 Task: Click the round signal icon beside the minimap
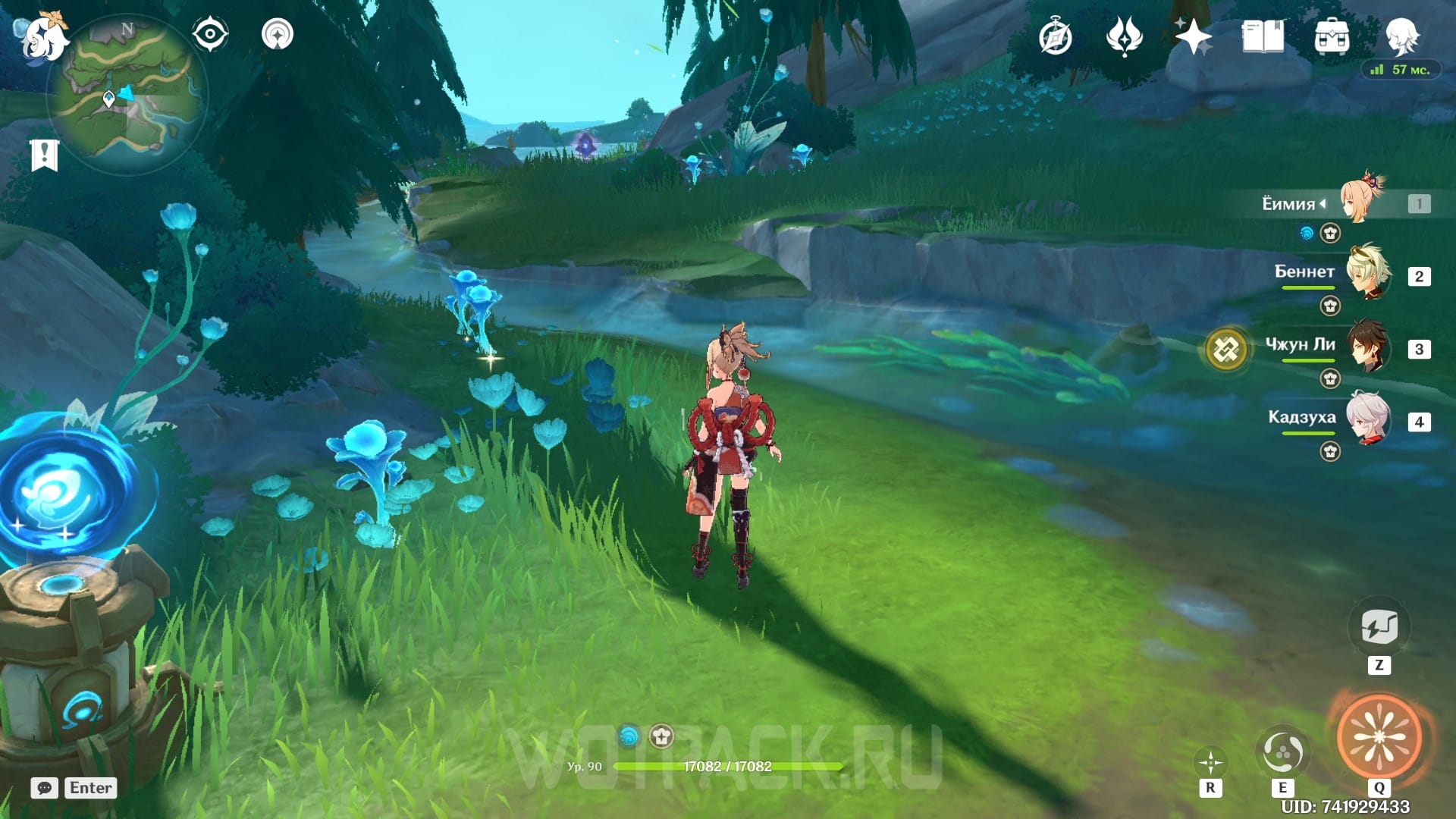pos(278,35)
